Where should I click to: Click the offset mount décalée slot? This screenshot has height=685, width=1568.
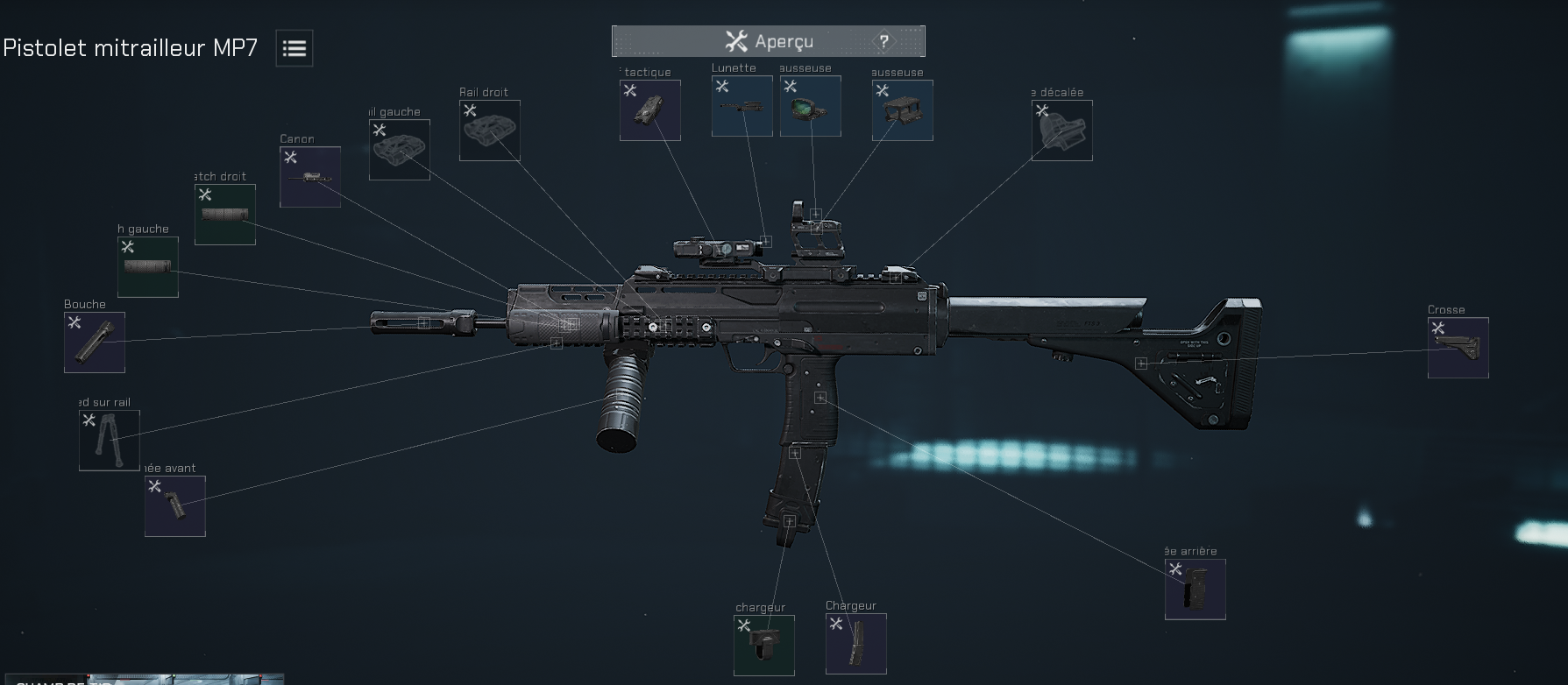point(1061,131)
